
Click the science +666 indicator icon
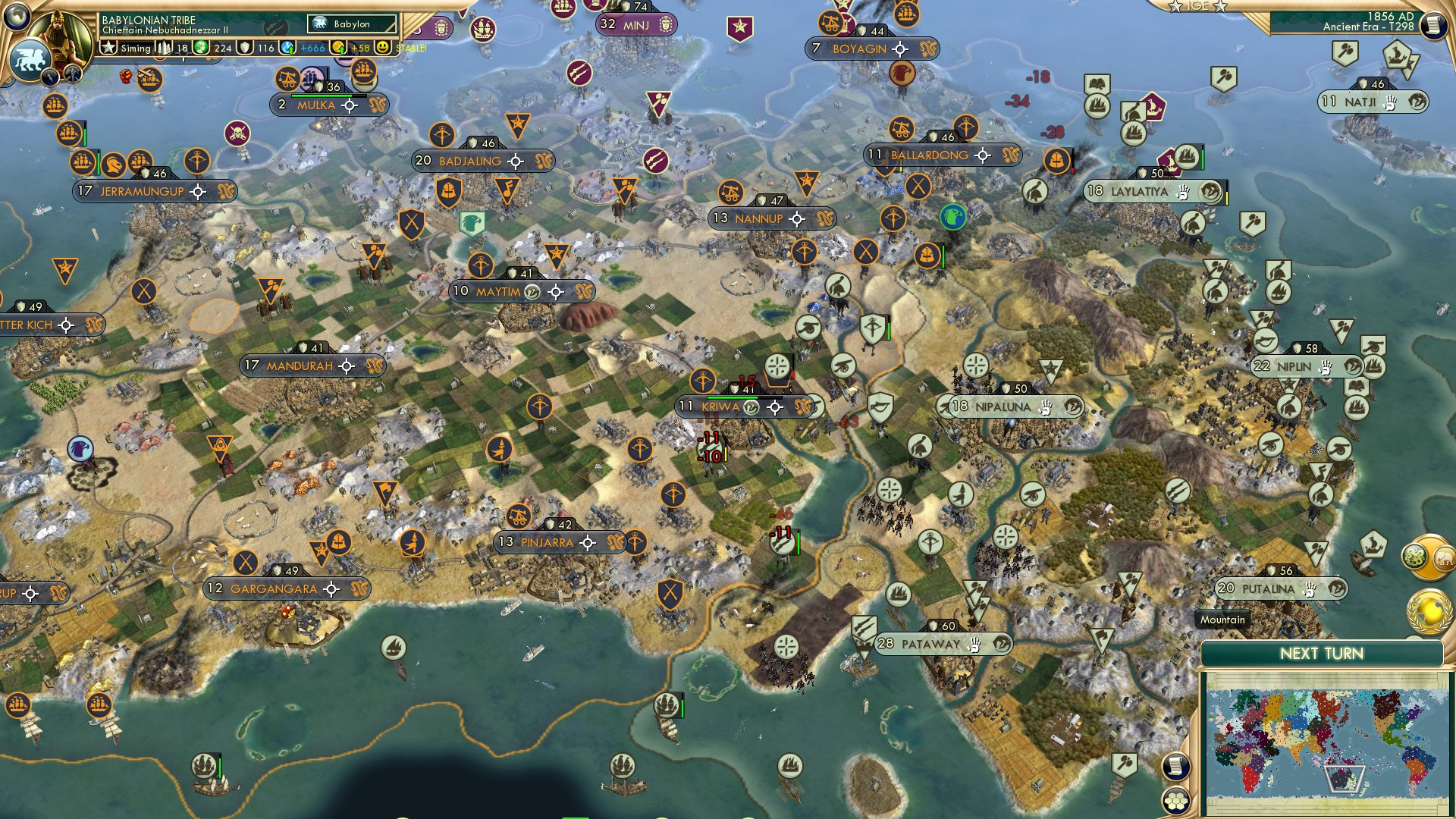click(288, 47)
